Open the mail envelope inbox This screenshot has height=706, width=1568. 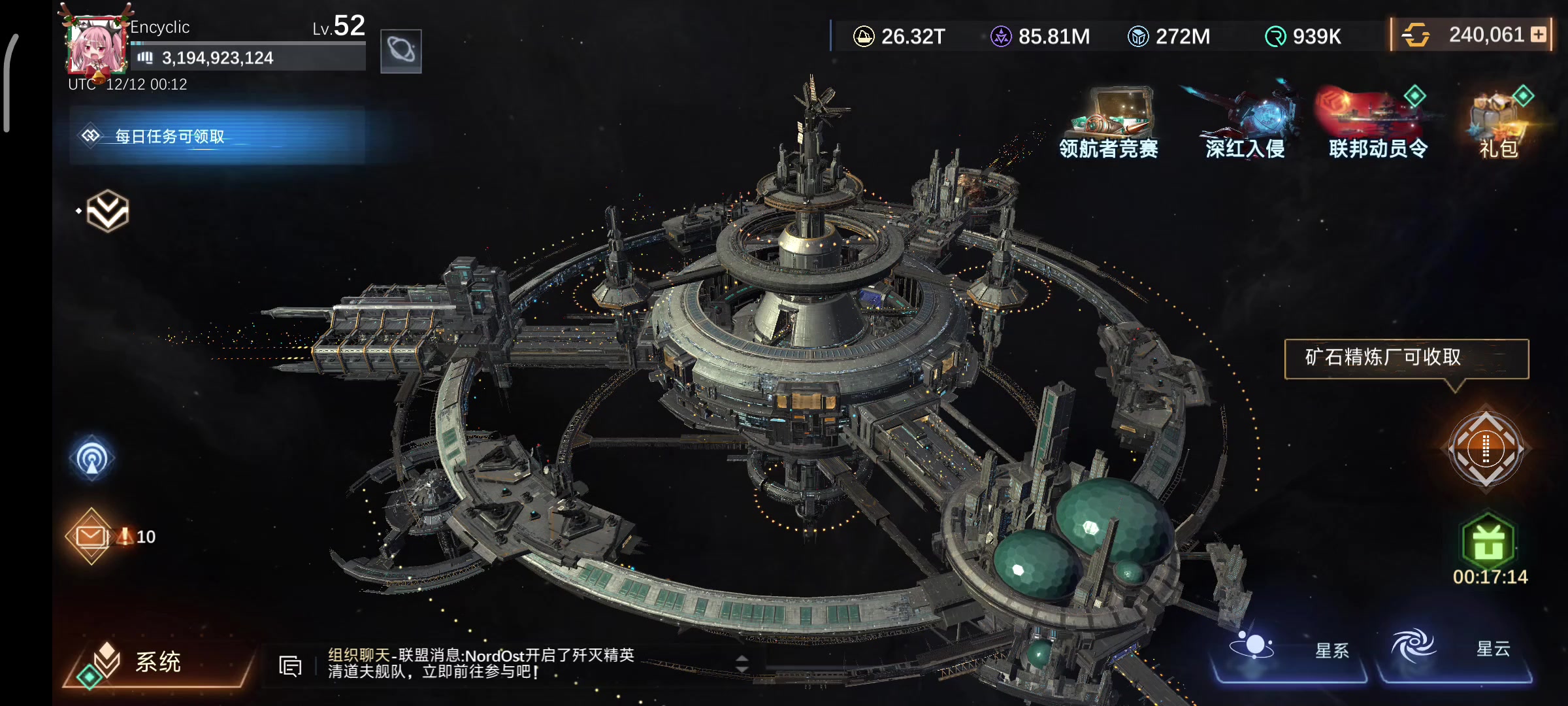click(x=91, y=536)
